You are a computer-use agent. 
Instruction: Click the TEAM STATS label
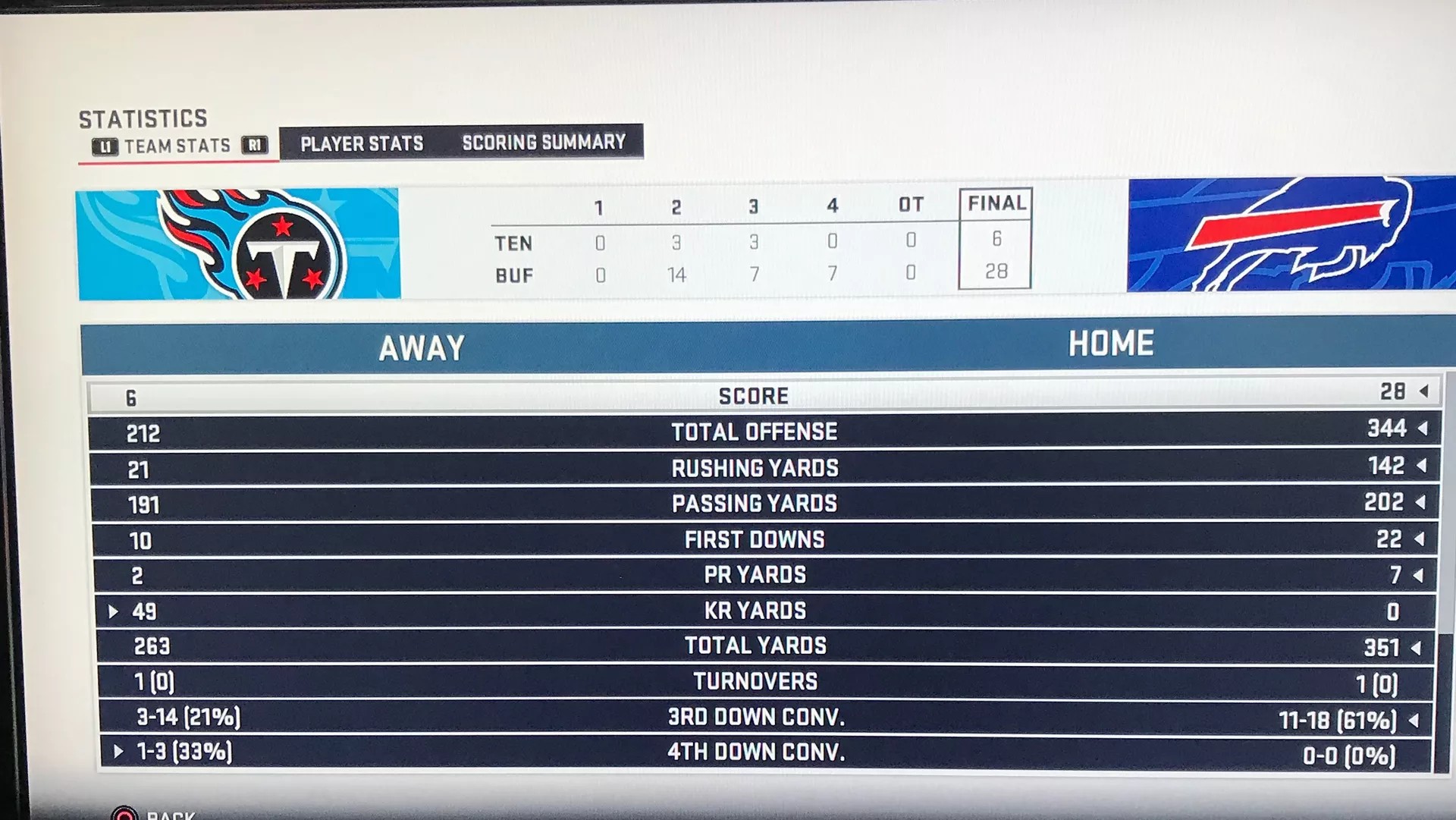[177, 145]
